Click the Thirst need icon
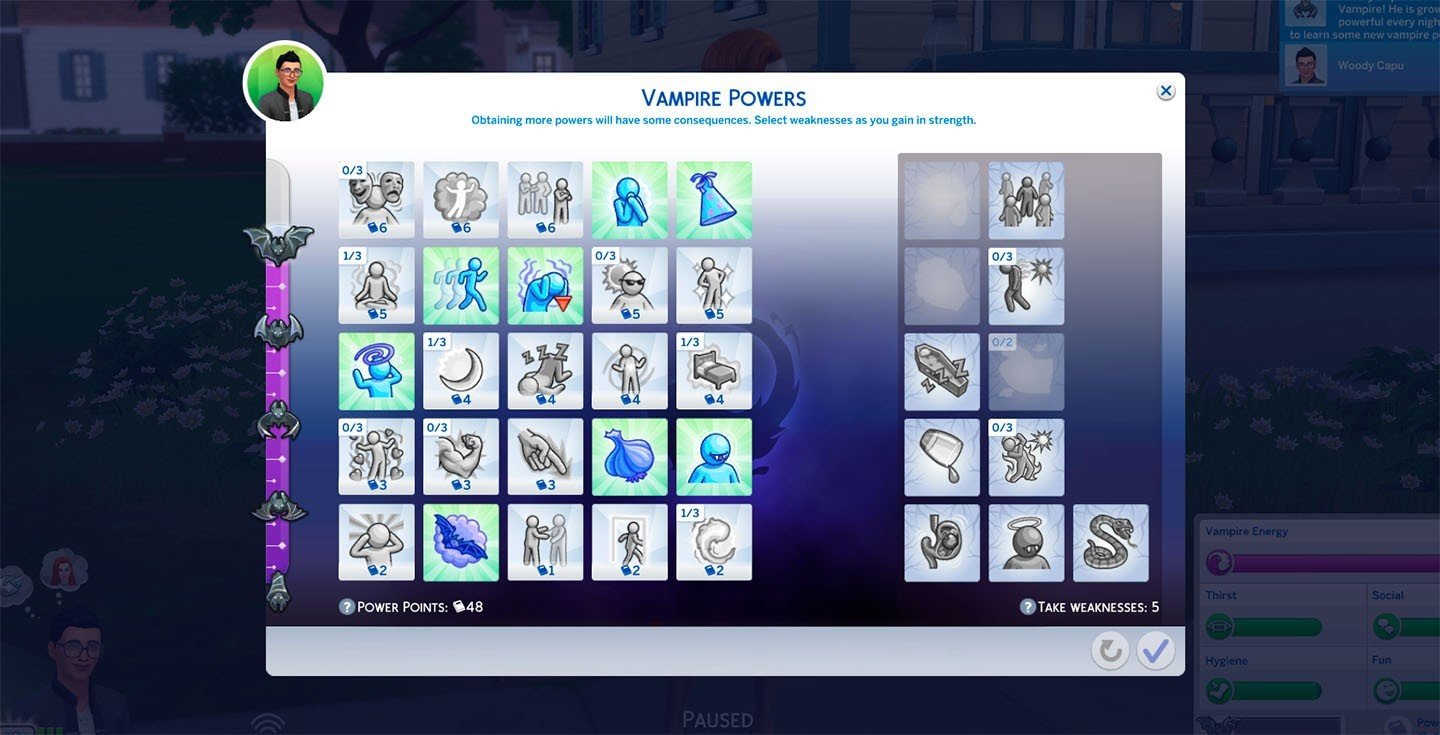Image resolution: width=1440 pixels, height=735 pixels. click(1216, 626)
